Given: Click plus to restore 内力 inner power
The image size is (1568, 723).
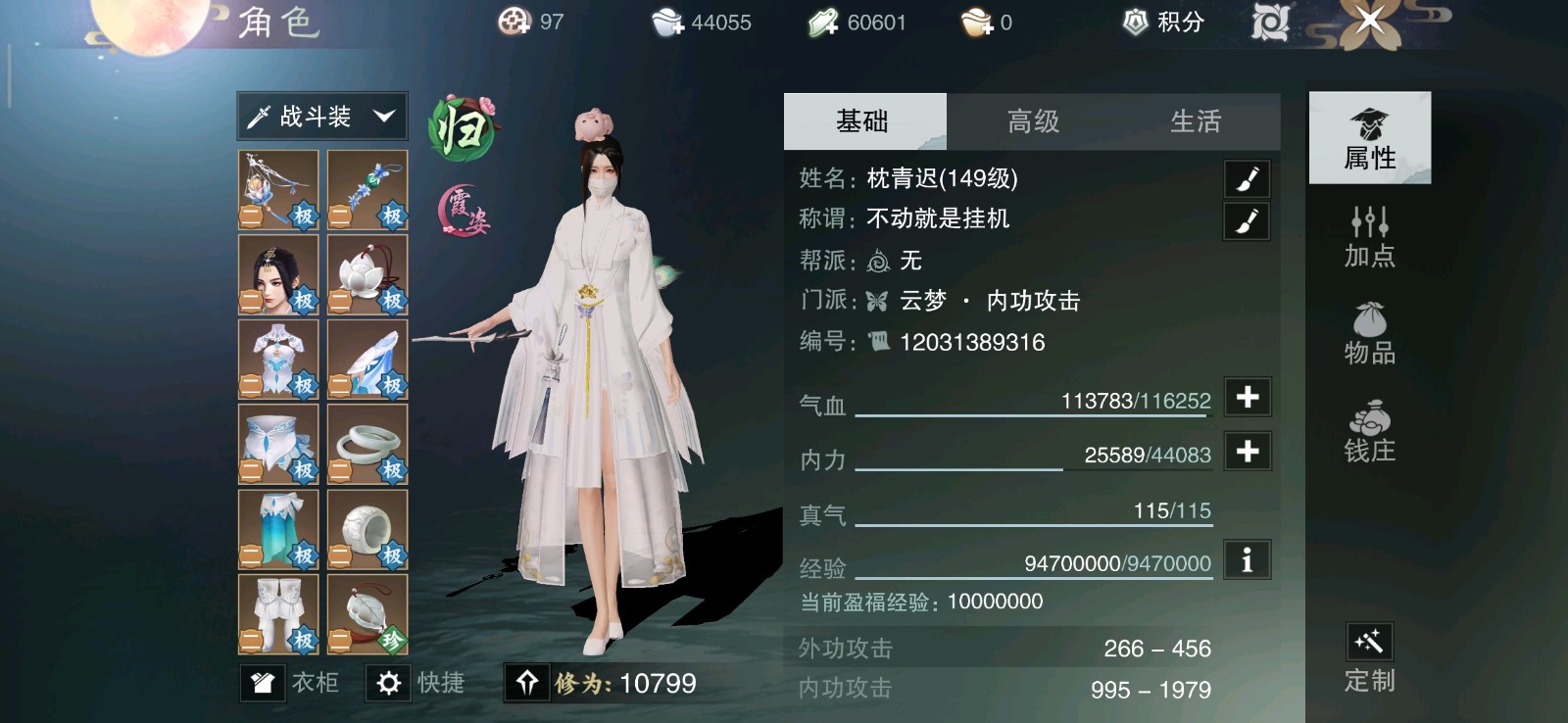Looking at the screenshot, I should pos(1247,452).
